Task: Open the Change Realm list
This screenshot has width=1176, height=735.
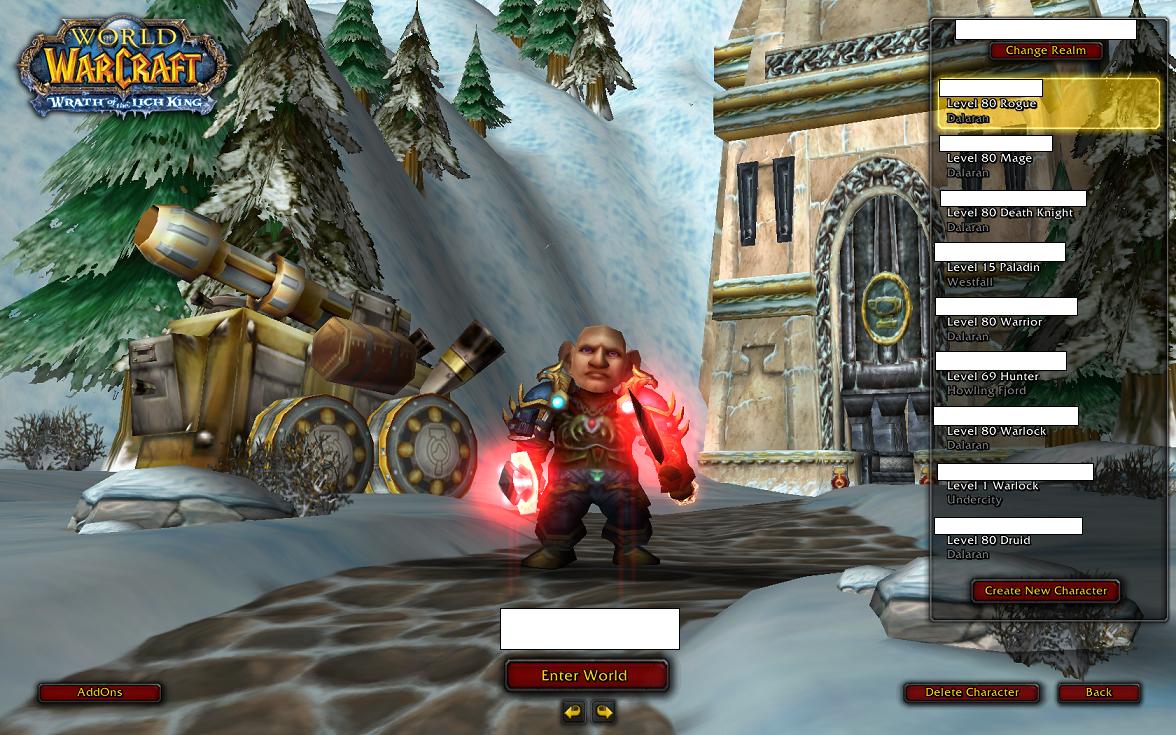Action: point(1045,51)
